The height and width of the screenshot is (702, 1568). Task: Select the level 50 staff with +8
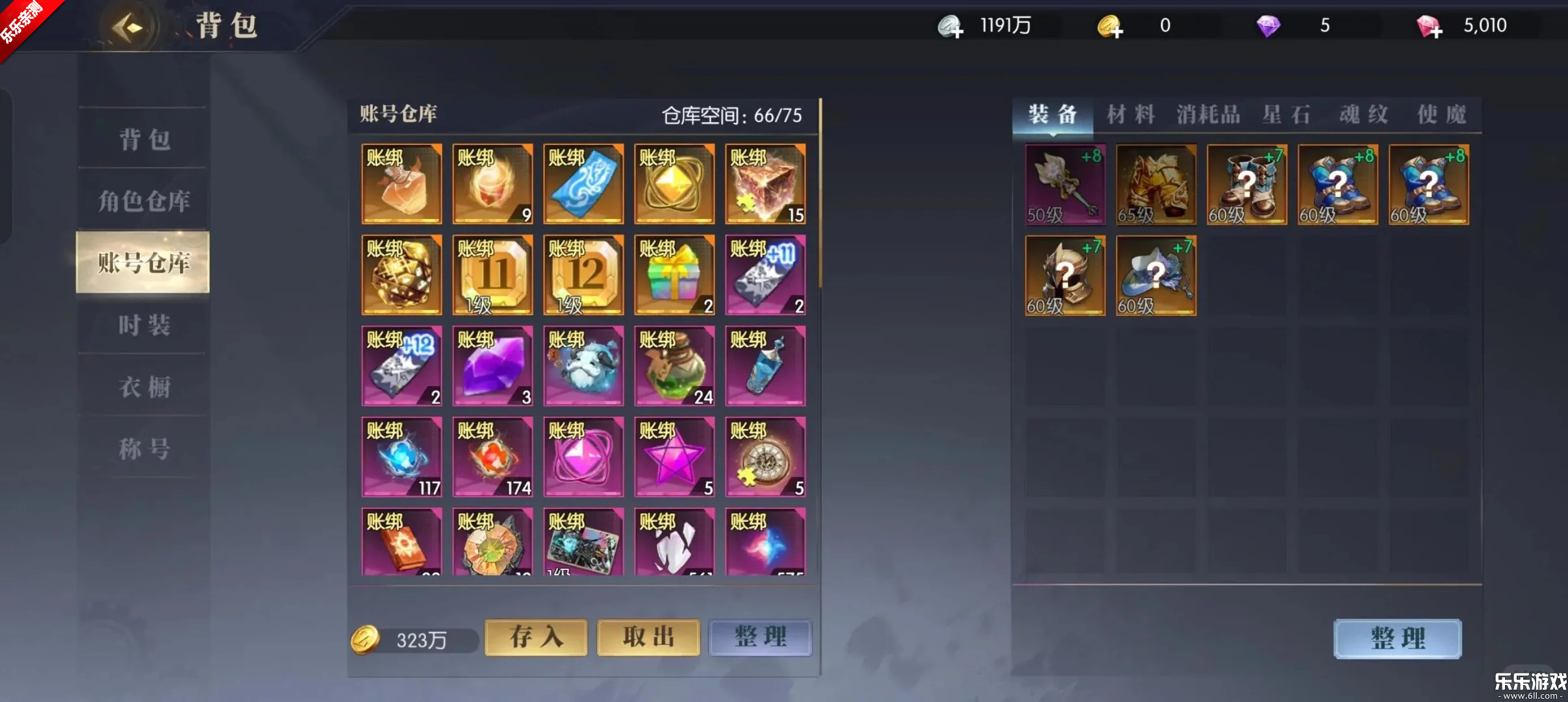click(1065, 185)
